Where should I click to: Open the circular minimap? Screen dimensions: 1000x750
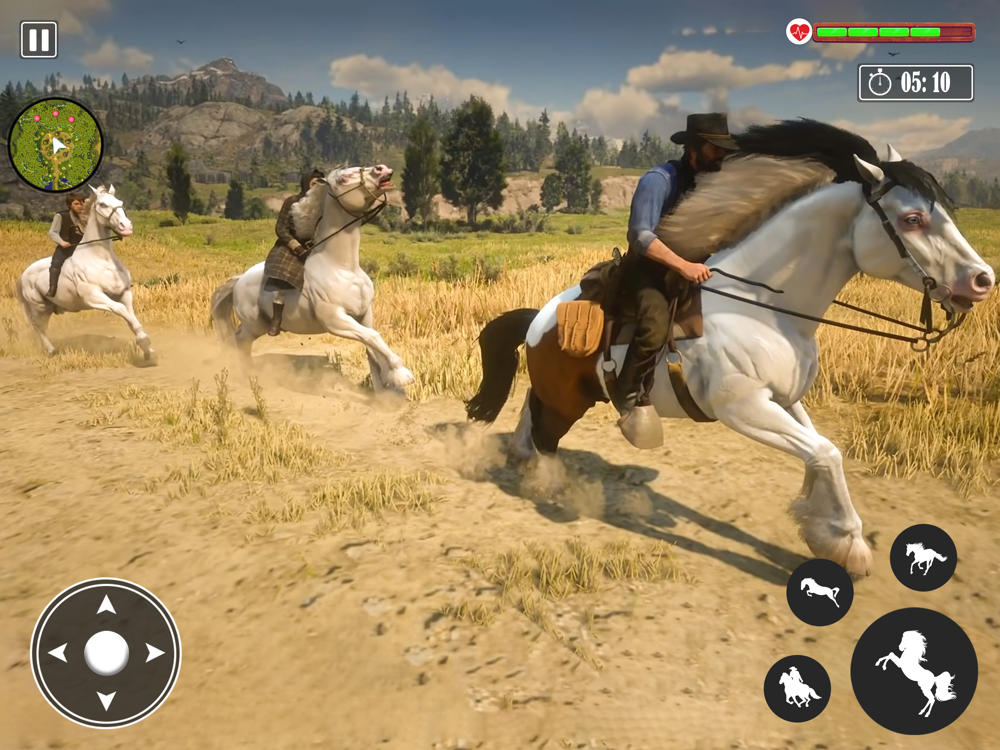coord(55,145)
